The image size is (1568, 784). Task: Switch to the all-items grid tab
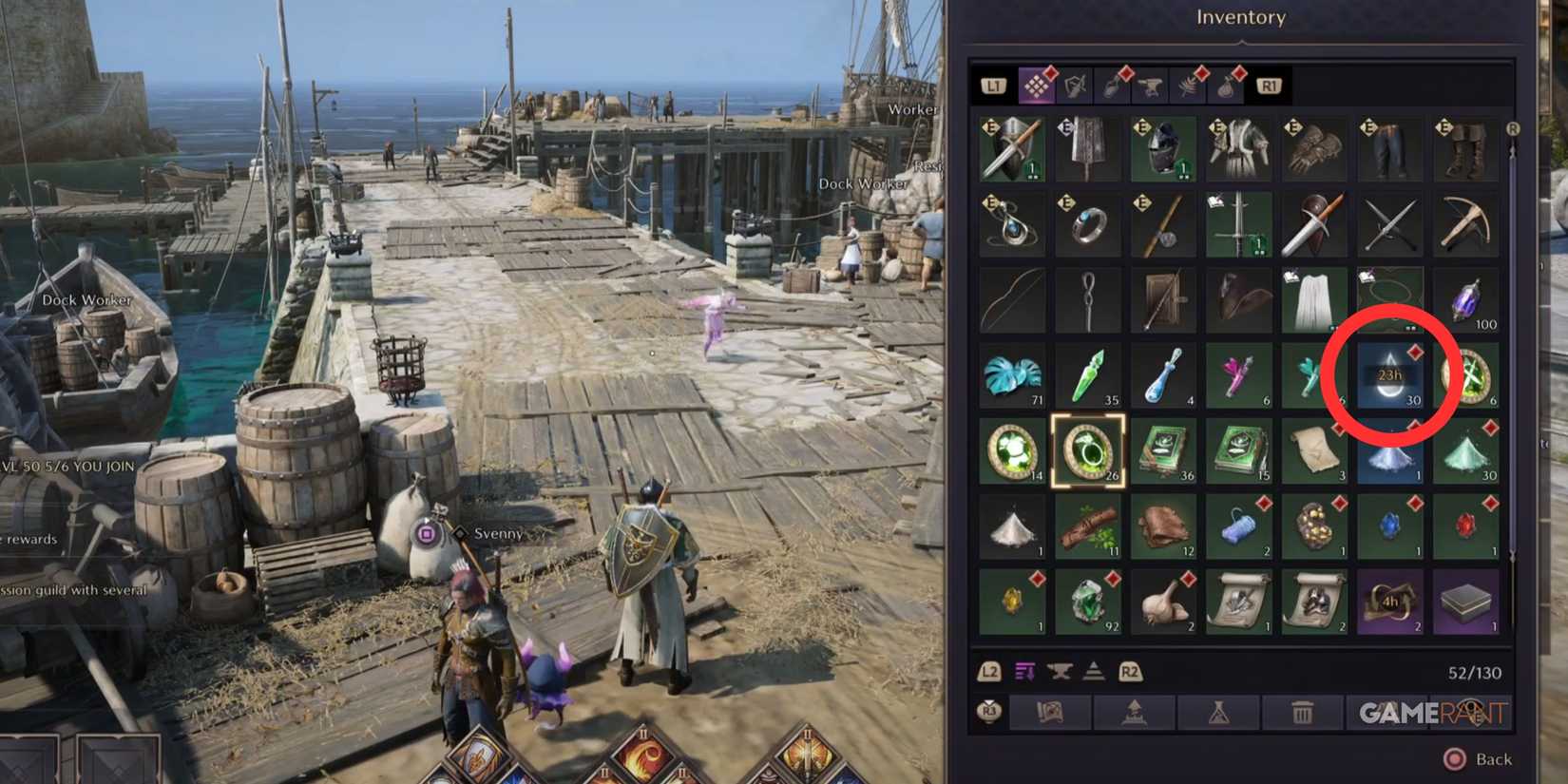point(1038,86)
